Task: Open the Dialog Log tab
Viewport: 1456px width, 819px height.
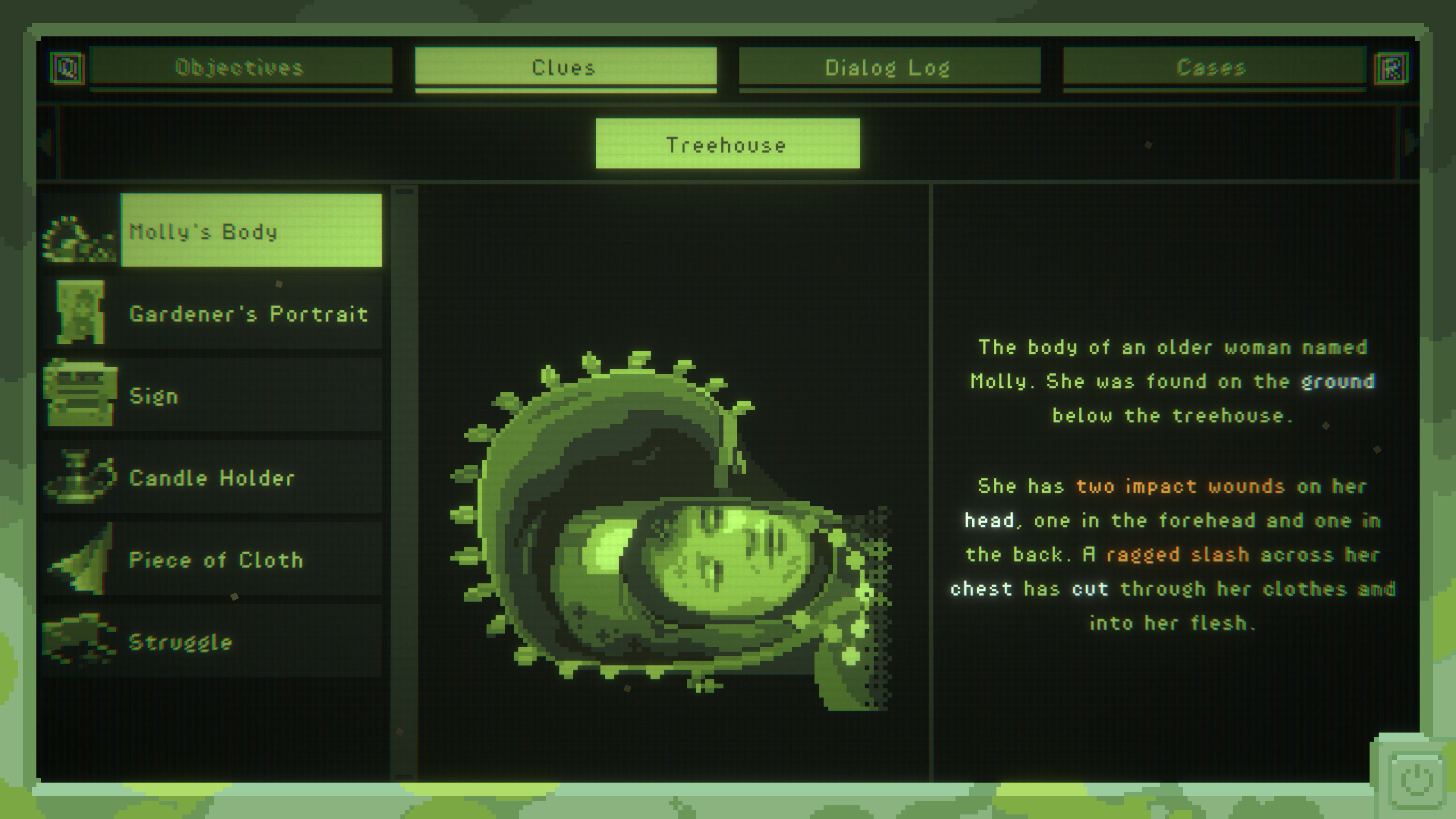Action: 888,68
